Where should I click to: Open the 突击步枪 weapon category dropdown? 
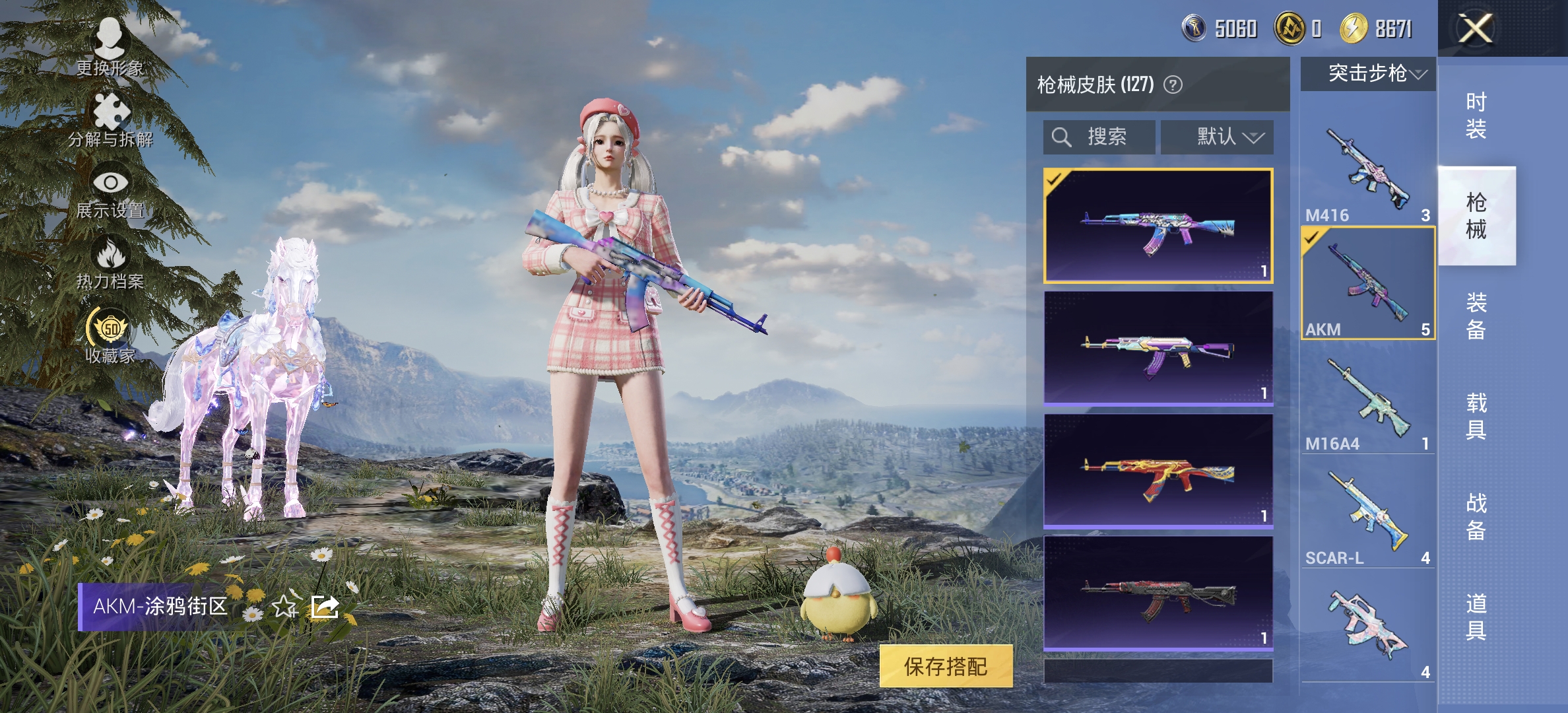tap(1367, 75)
